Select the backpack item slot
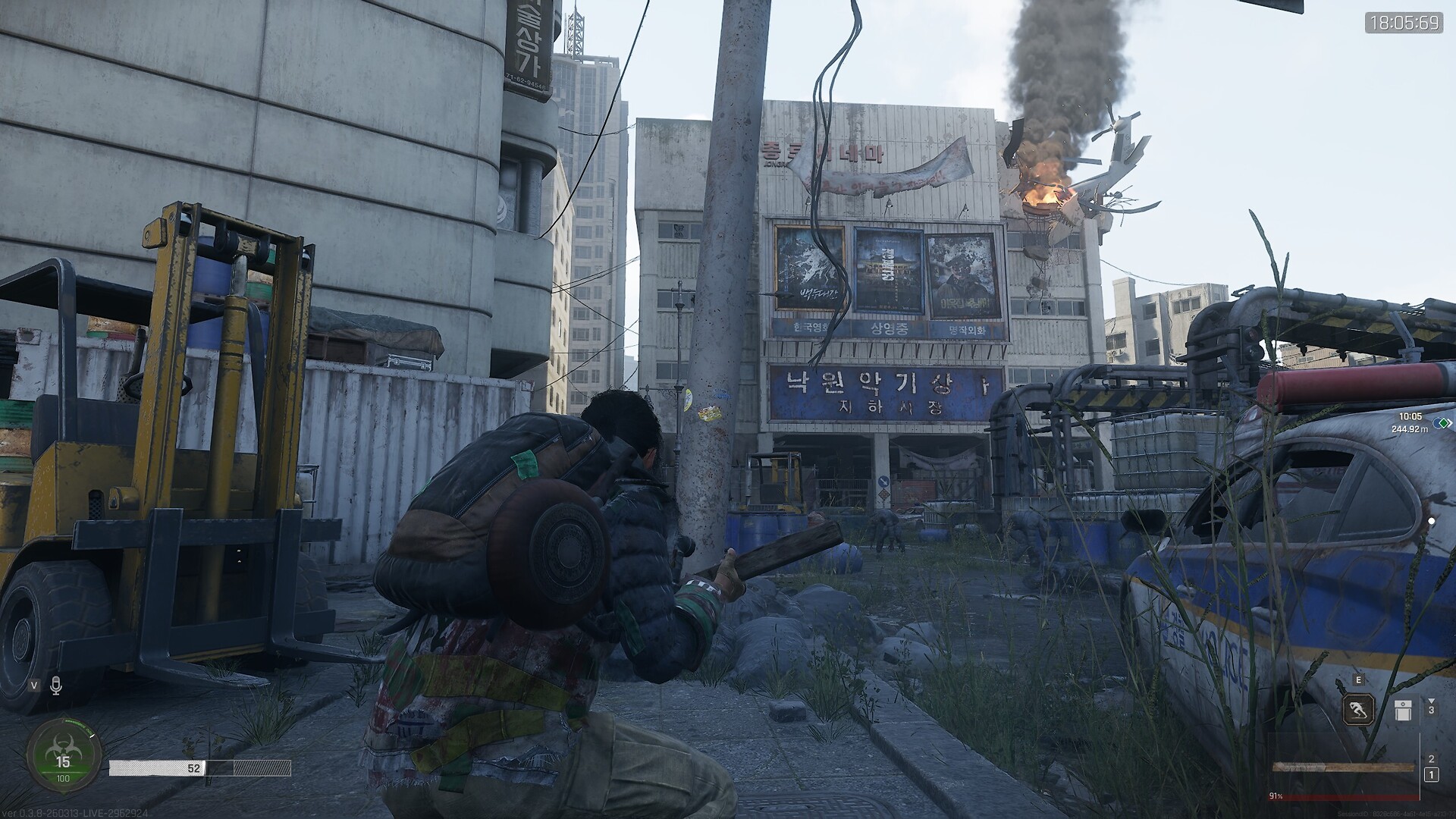The image size is (1456, 819). (1402, 711)
